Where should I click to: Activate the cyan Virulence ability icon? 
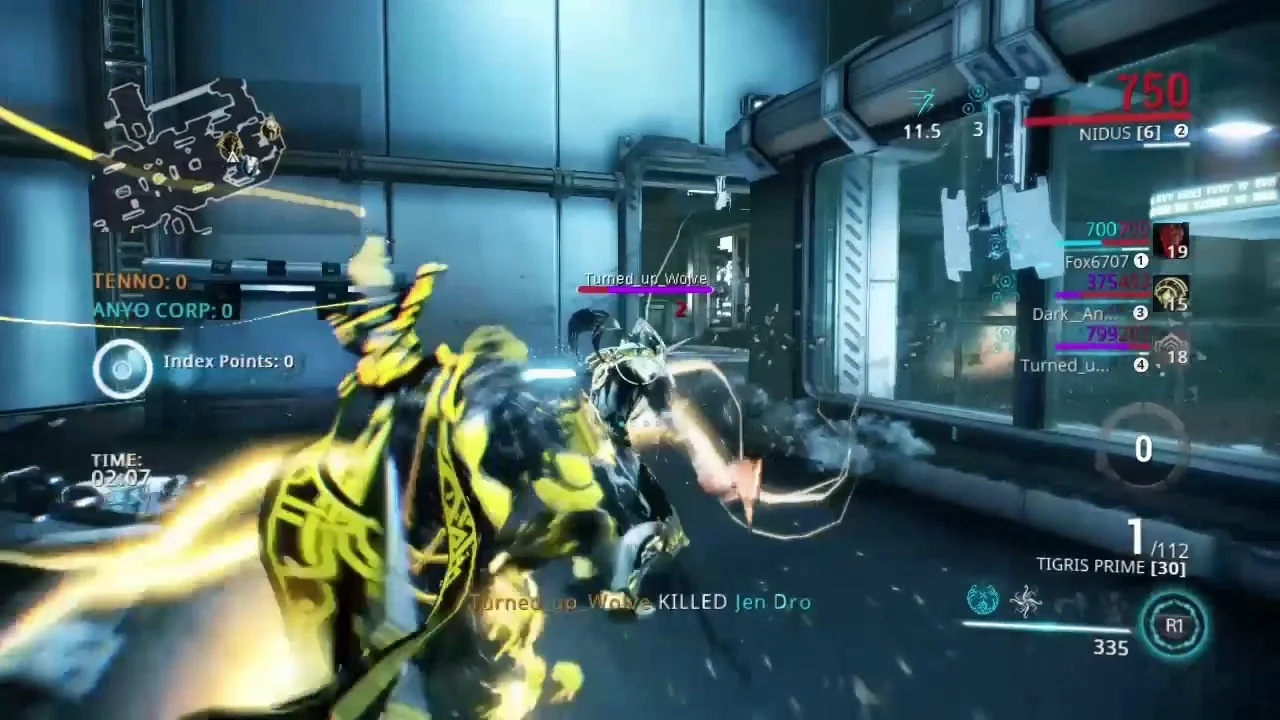983,600
